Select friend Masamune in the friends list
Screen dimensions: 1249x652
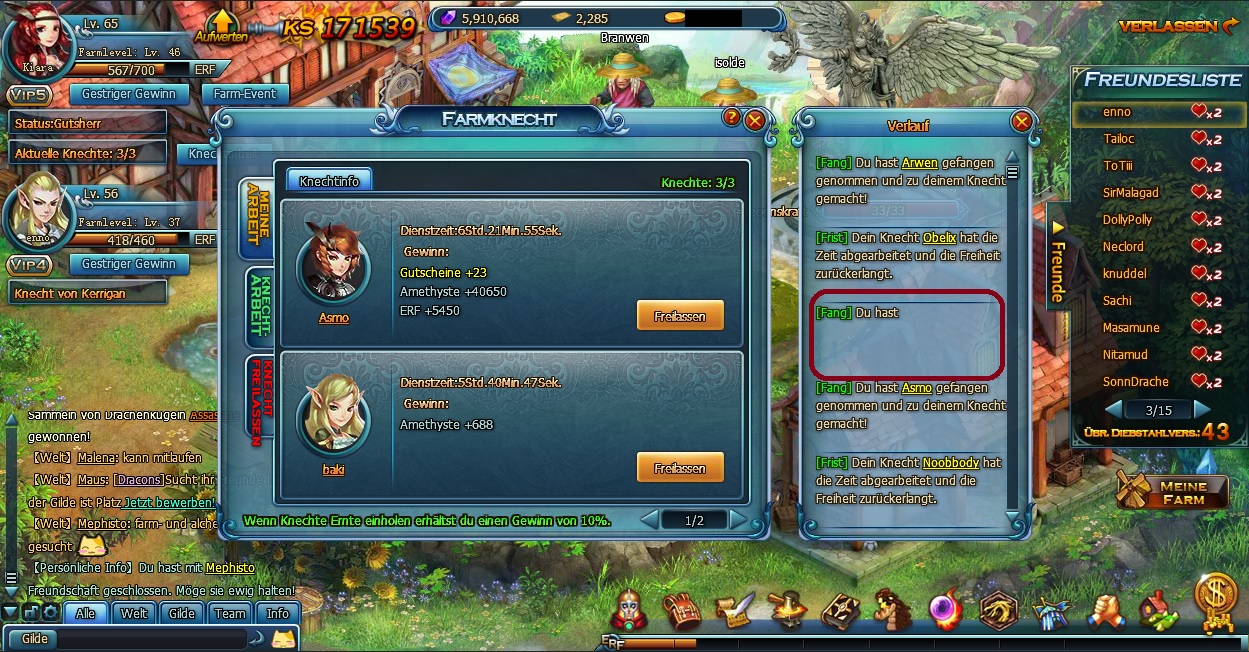coord(1130,327)
